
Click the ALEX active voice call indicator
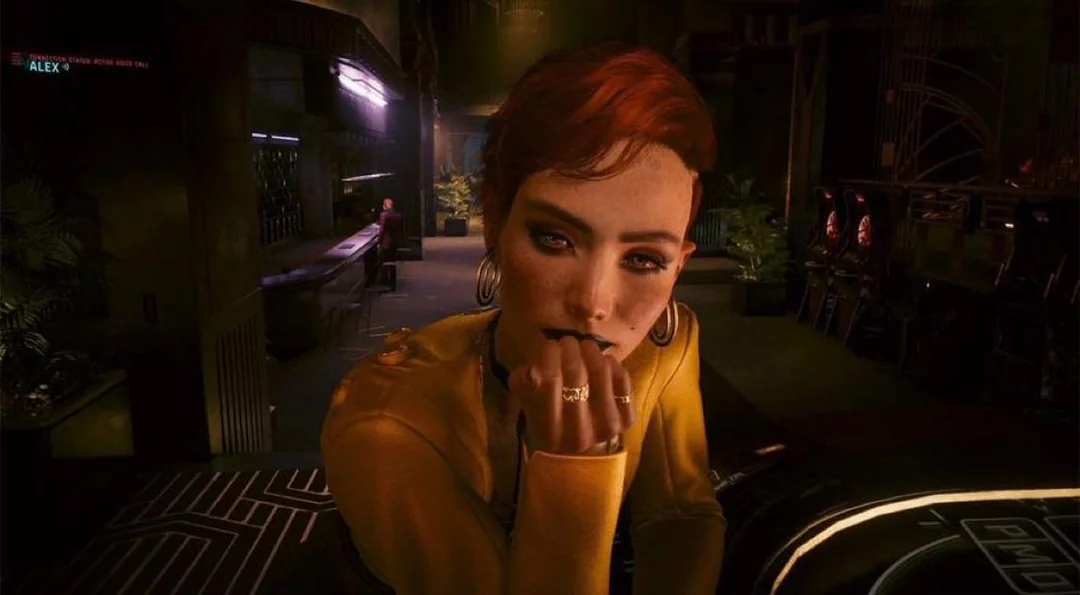(x=45, y=67)
